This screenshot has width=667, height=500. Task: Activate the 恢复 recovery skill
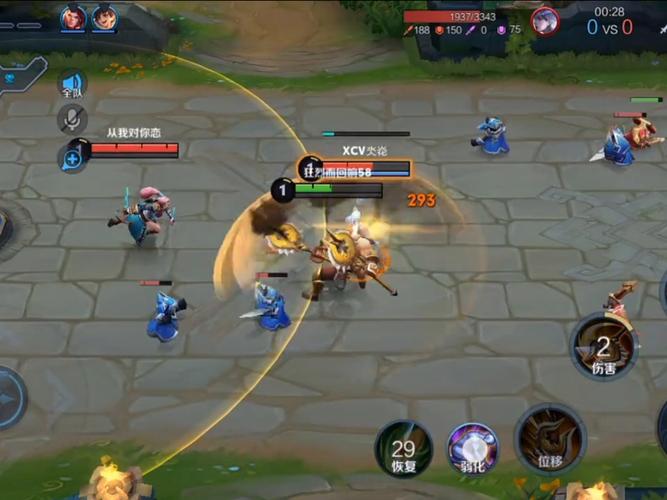coord(403,448)
